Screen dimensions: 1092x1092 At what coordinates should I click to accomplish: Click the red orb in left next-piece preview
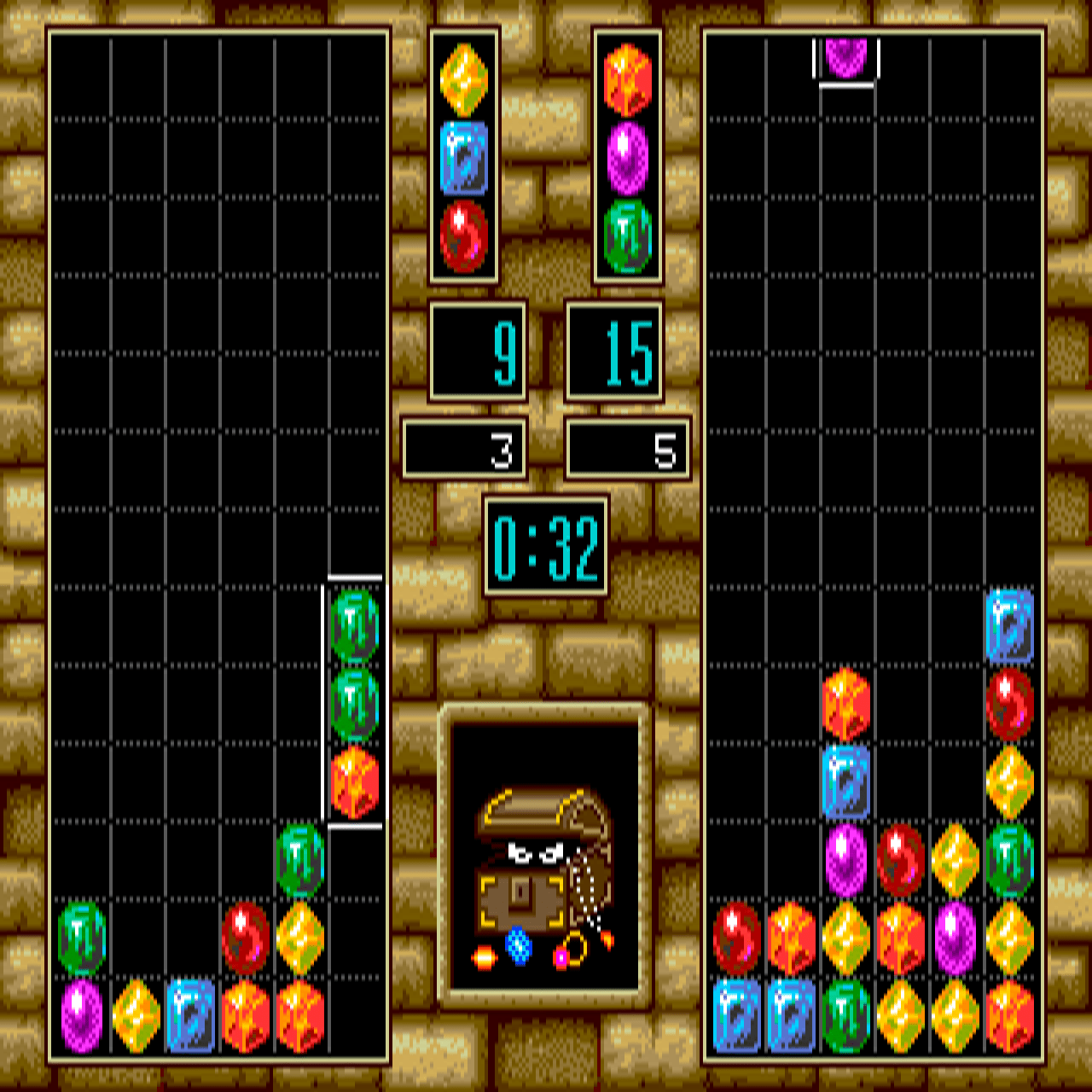tap(463, 236)
